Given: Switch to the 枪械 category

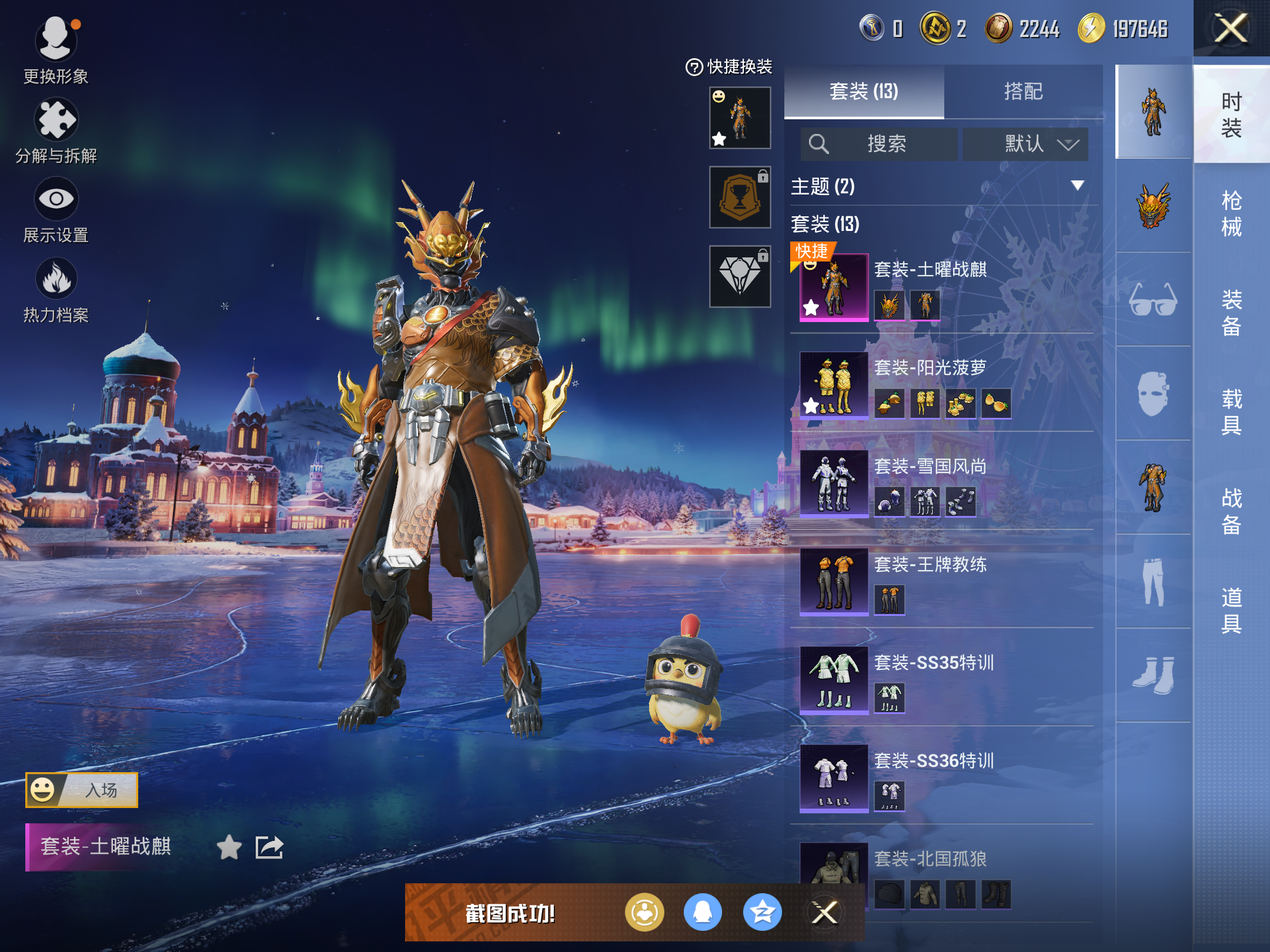Looking at the screenshot, I should [1231, 213].
